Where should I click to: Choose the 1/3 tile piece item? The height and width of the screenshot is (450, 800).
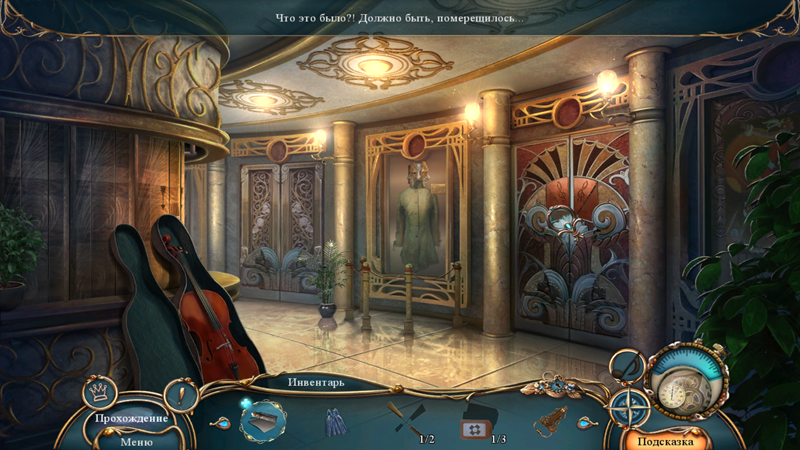pyautogui.click(x=478, y=424)
